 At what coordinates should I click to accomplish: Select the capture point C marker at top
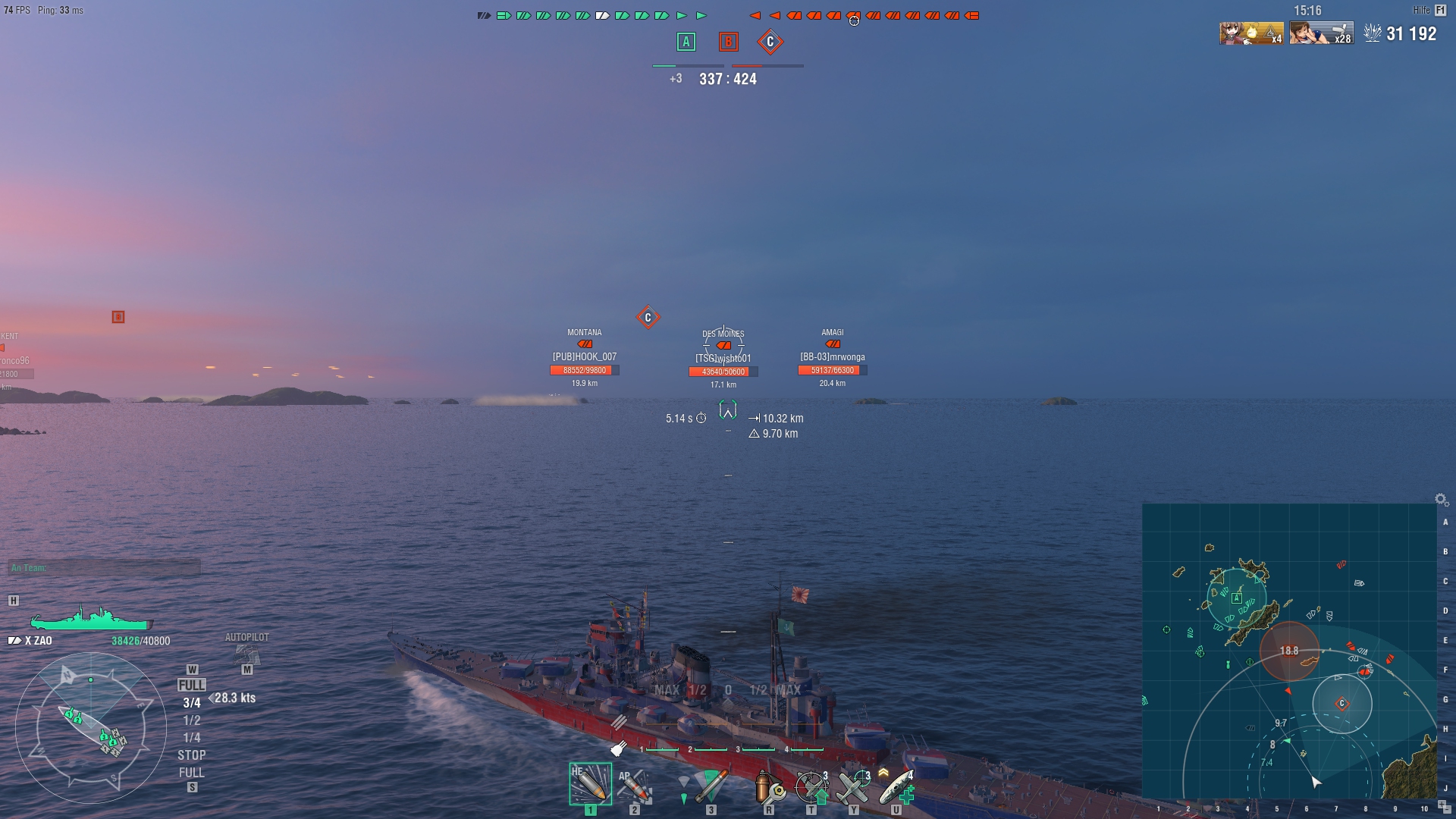[x=770, y=43]
